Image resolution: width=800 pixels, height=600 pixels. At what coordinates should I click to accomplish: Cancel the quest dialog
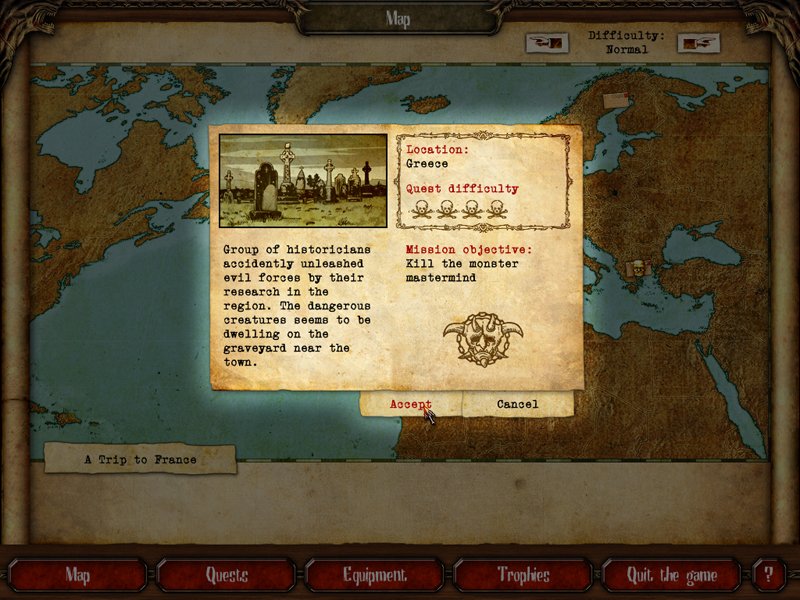tap(517, 404)
